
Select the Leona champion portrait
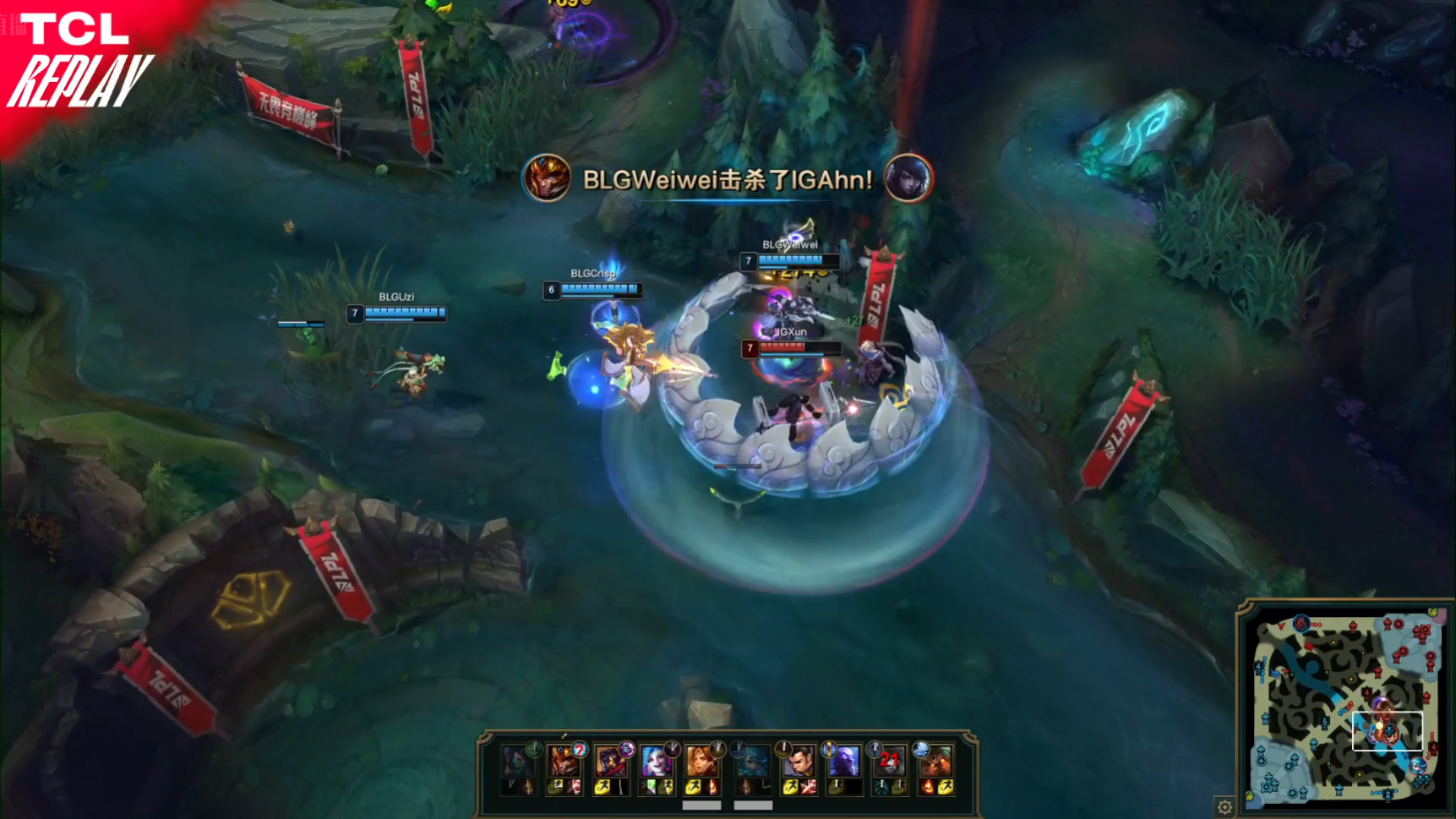pyautogui.click(x=701, y=762)
